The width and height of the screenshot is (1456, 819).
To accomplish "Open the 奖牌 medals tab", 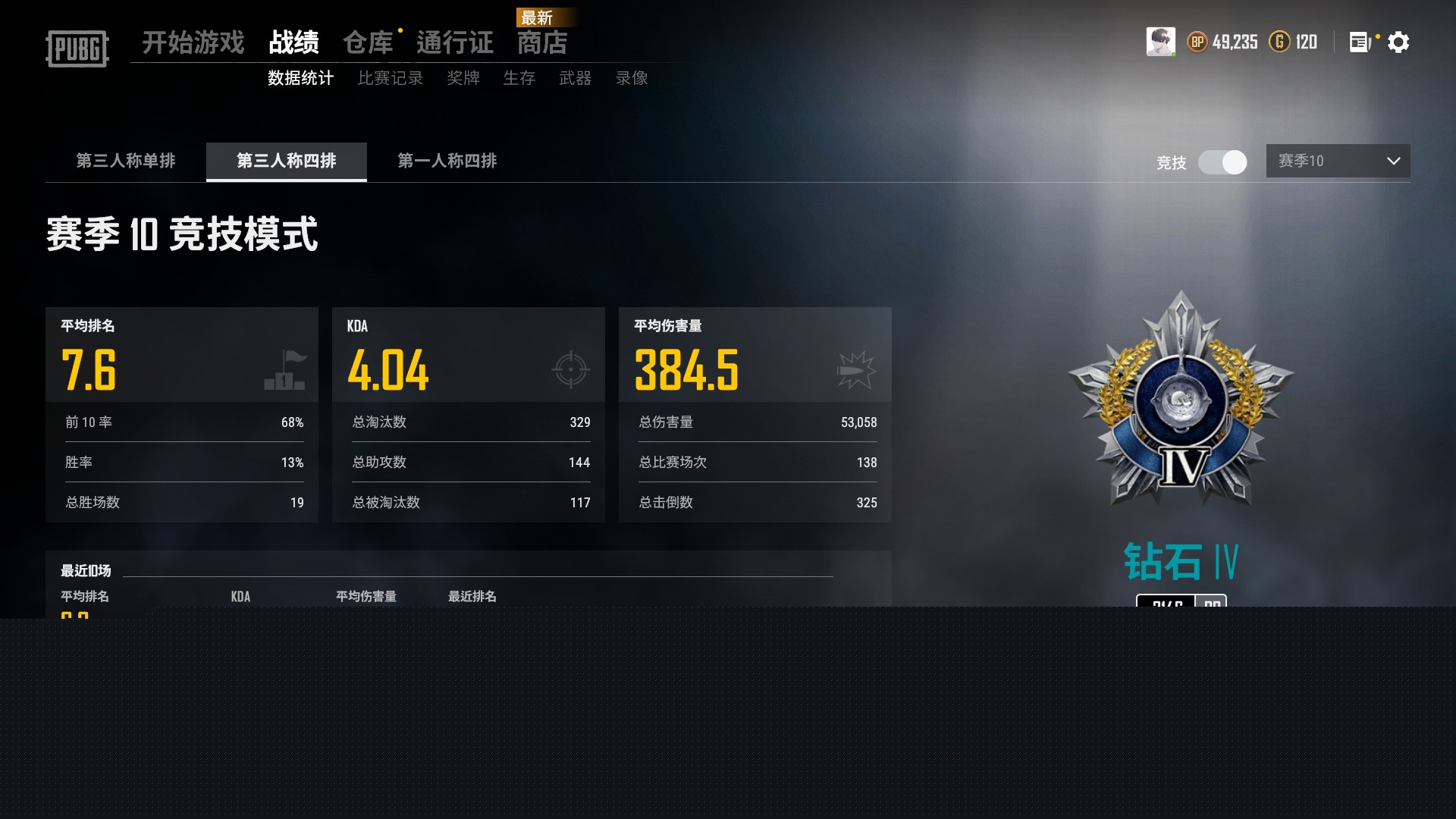I will 463,78.
